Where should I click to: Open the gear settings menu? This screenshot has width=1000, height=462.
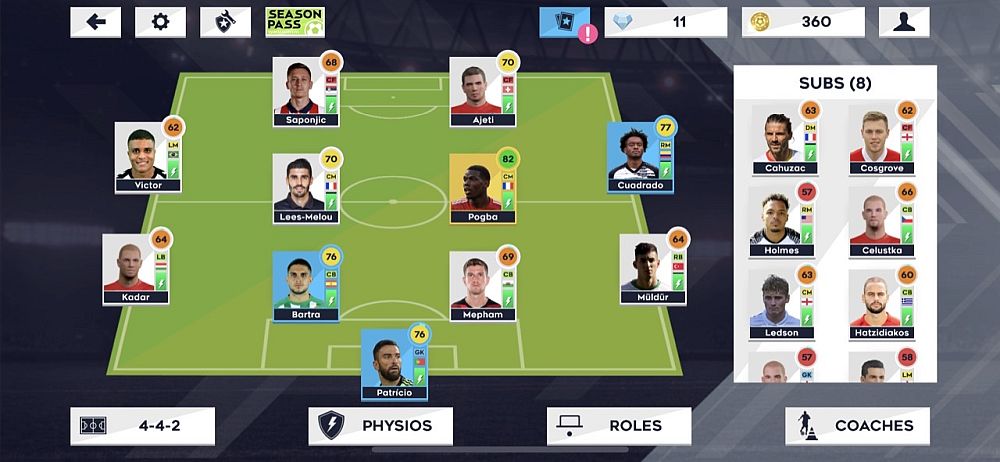[x=161, y=22]
